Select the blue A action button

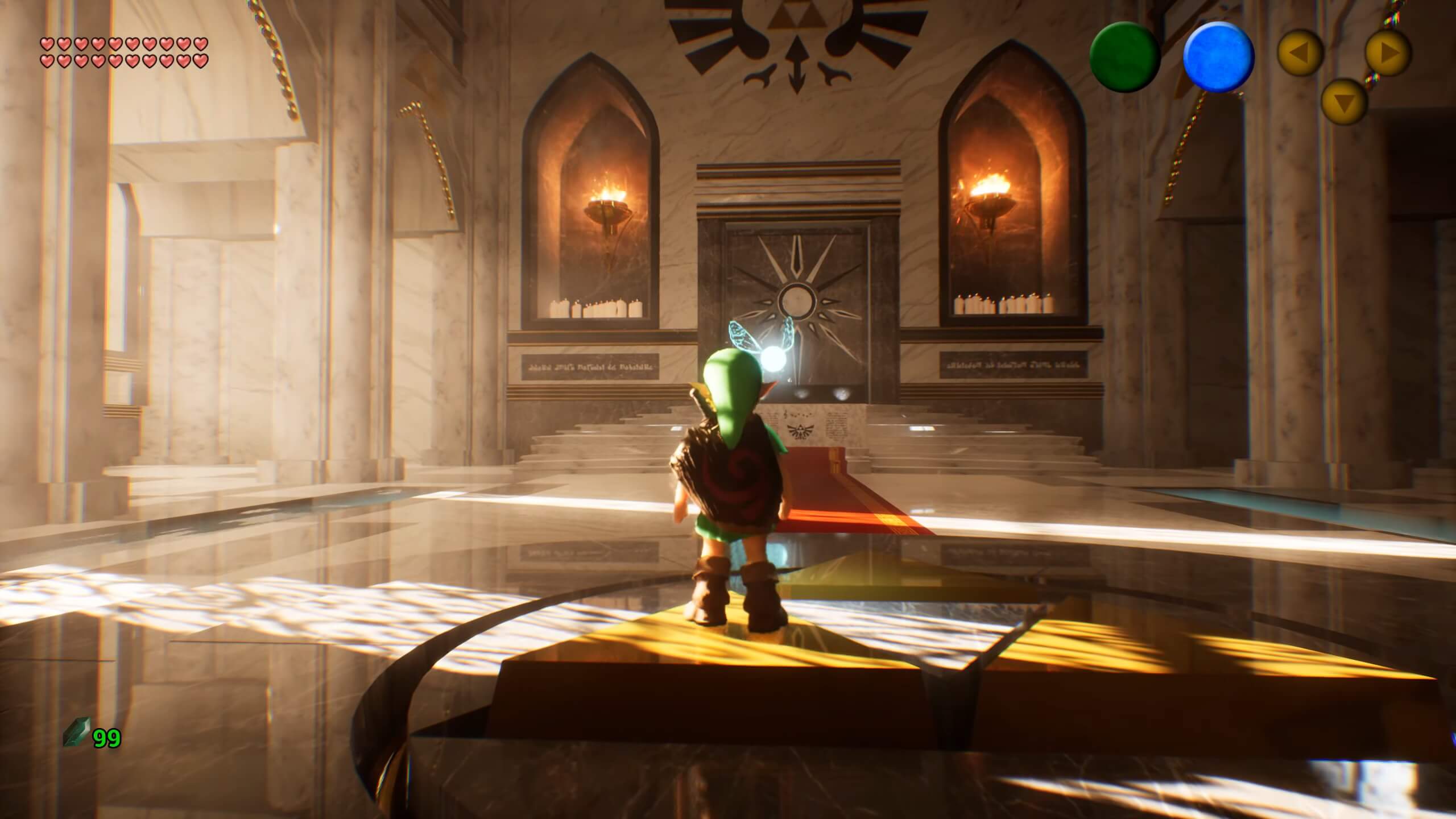tap(1218, 57)
